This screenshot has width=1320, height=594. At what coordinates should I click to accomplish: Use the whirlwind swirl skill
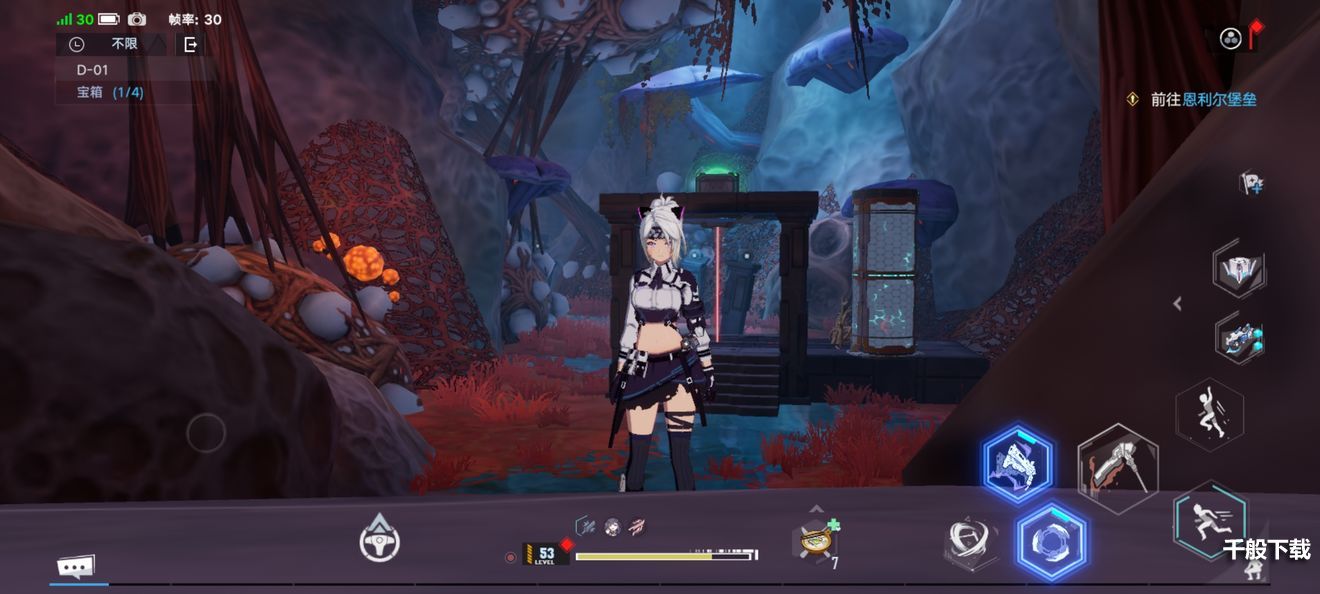971,543
